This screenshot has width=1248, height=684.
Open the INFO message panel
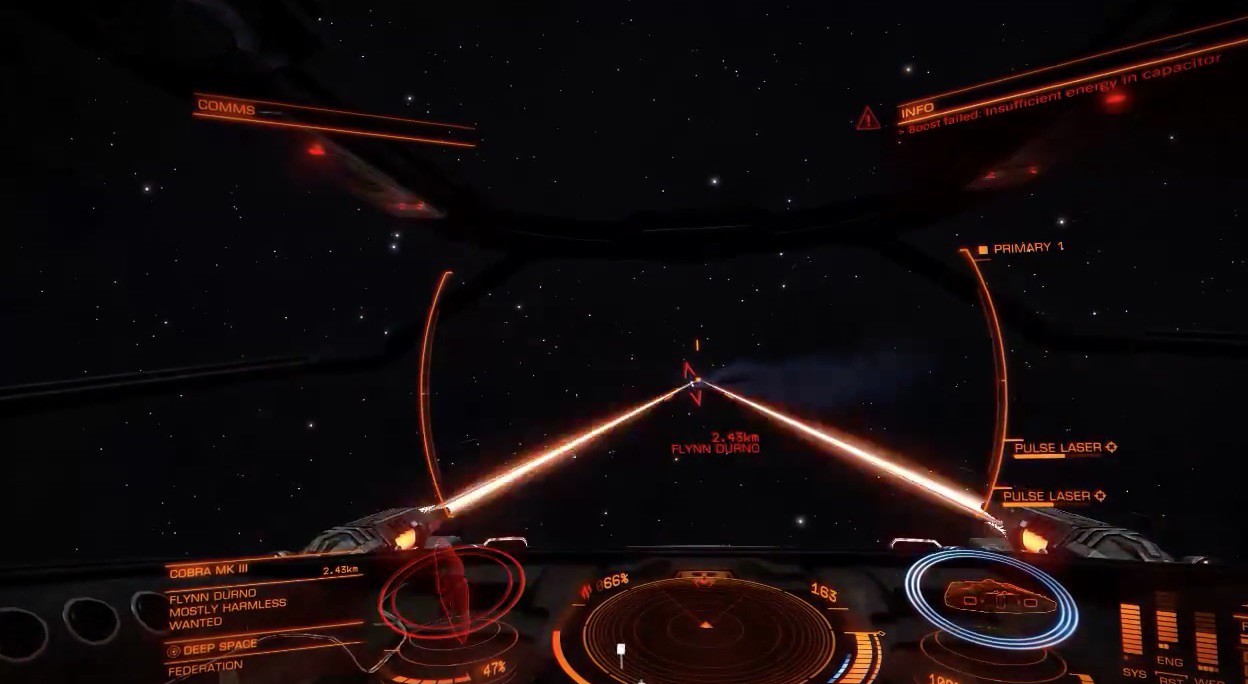(x=917, y=110)
